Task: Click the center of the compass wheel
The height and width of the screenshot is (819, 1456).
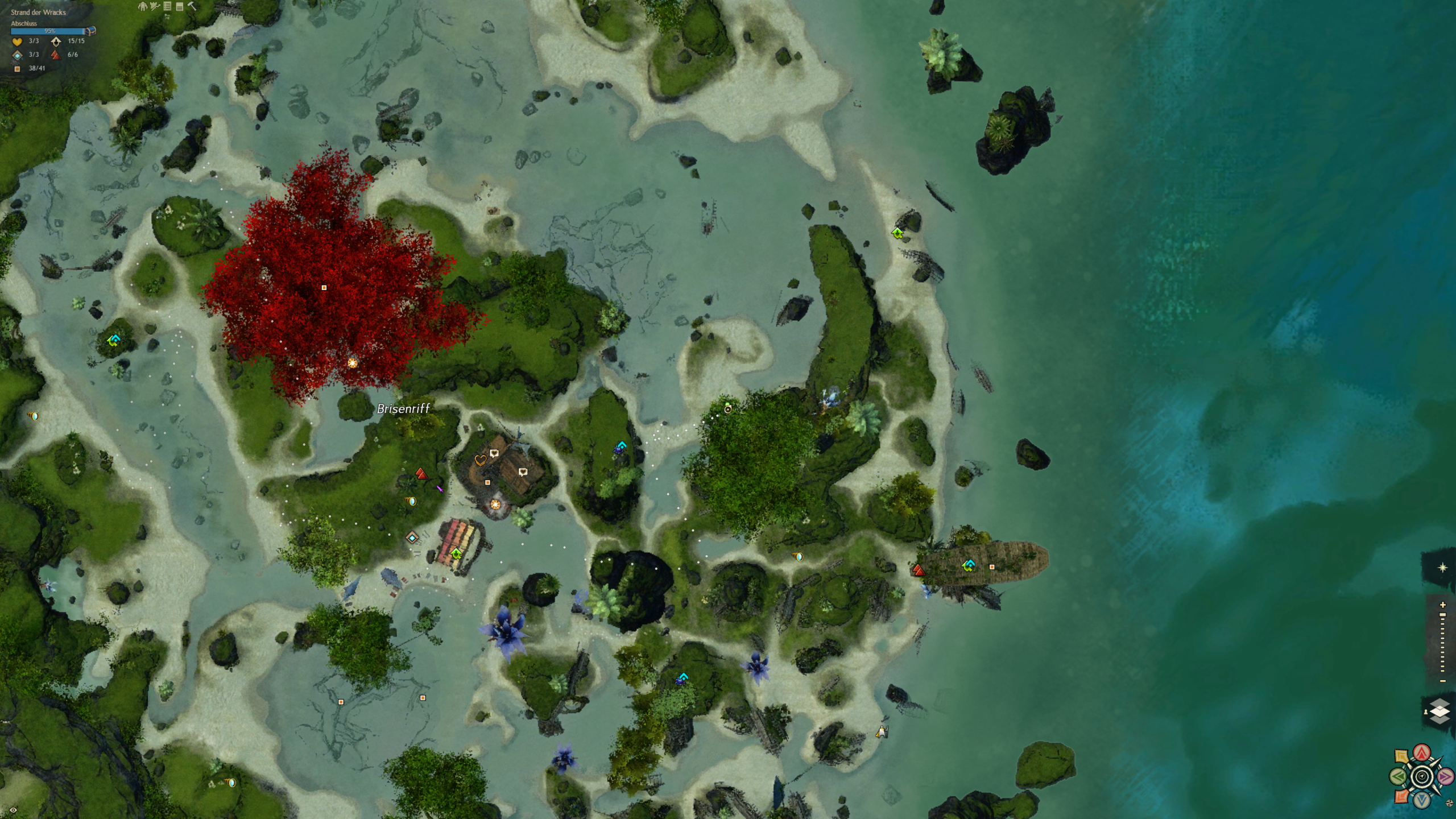Action: (x=1422, y=776)
